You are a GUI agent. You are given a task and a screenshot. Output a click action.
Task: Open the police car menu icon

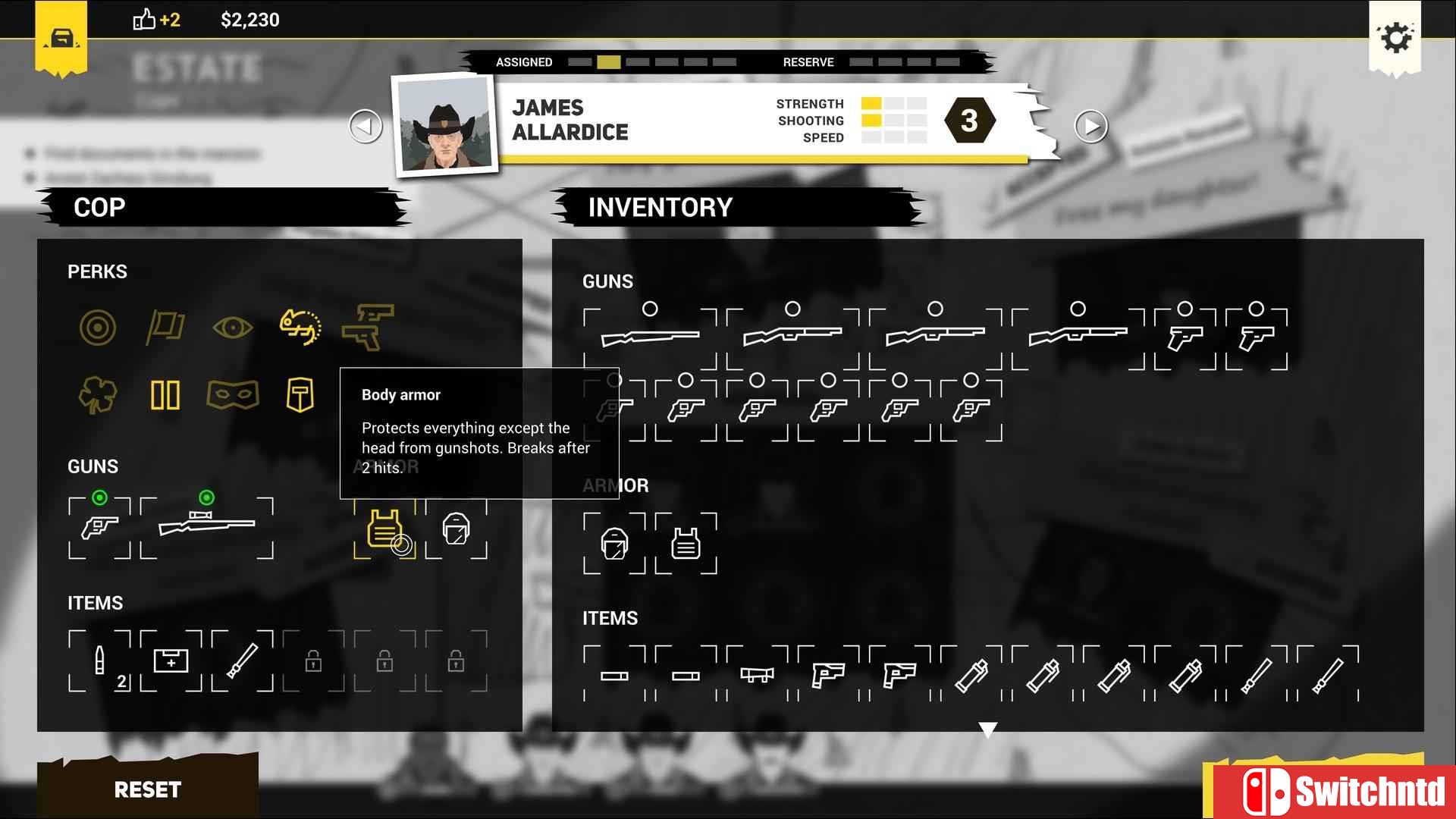click(61, 38)
